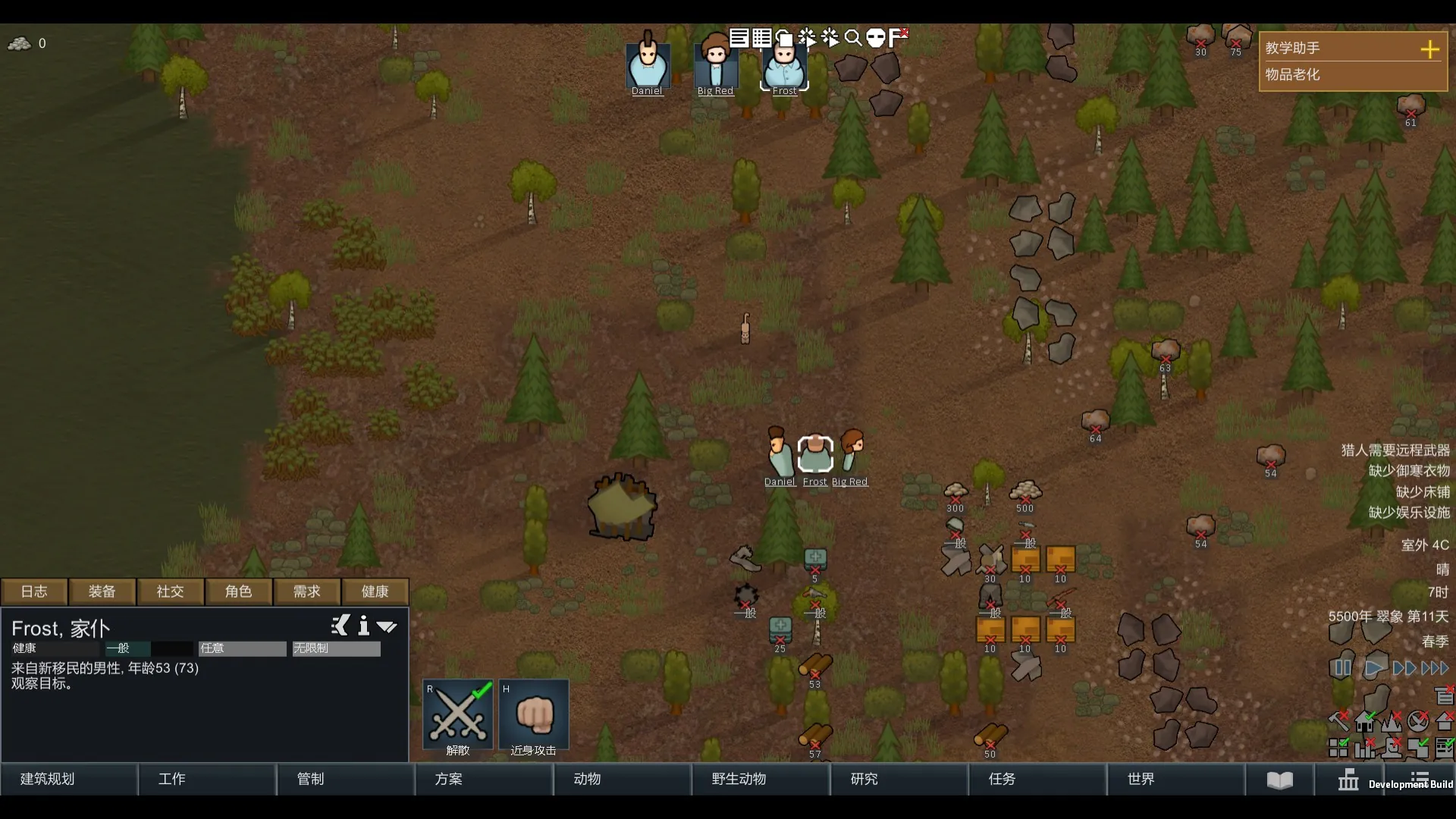
Task: Switch to the 装备 gear tab
Action: (102, 591)
